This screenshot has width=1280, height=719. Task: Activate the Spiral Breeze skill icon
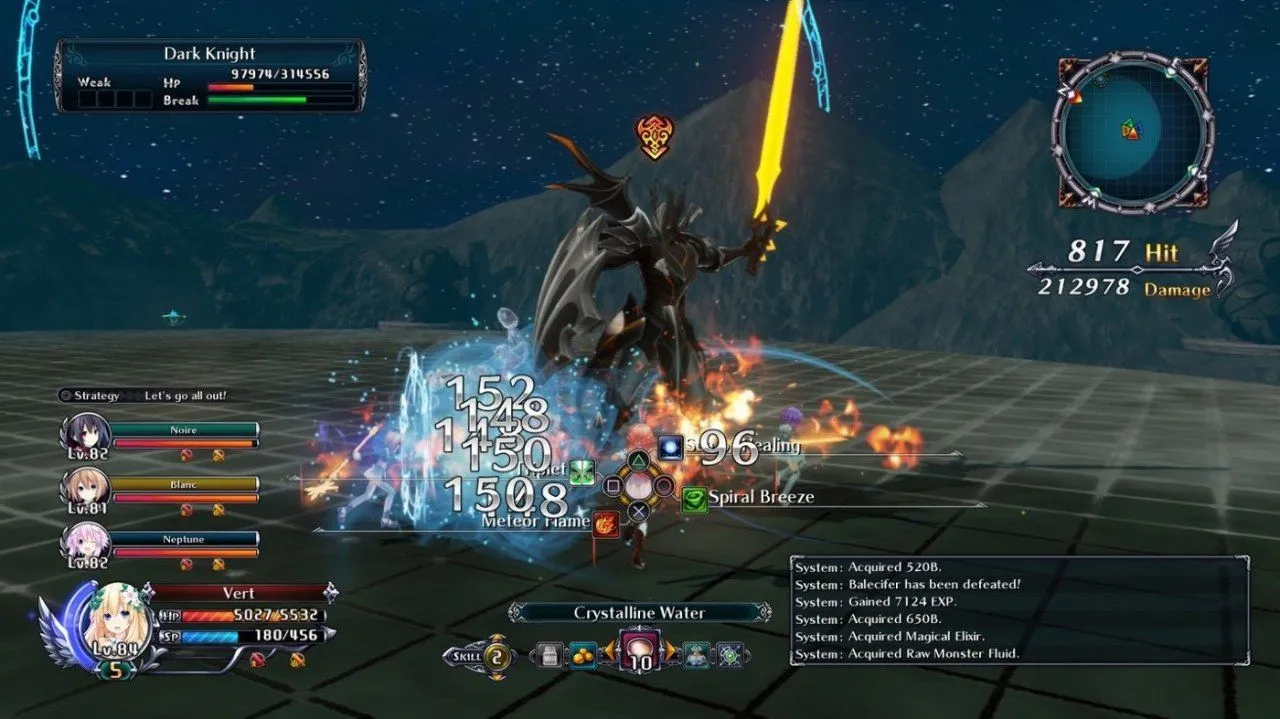tap(694, 498)
